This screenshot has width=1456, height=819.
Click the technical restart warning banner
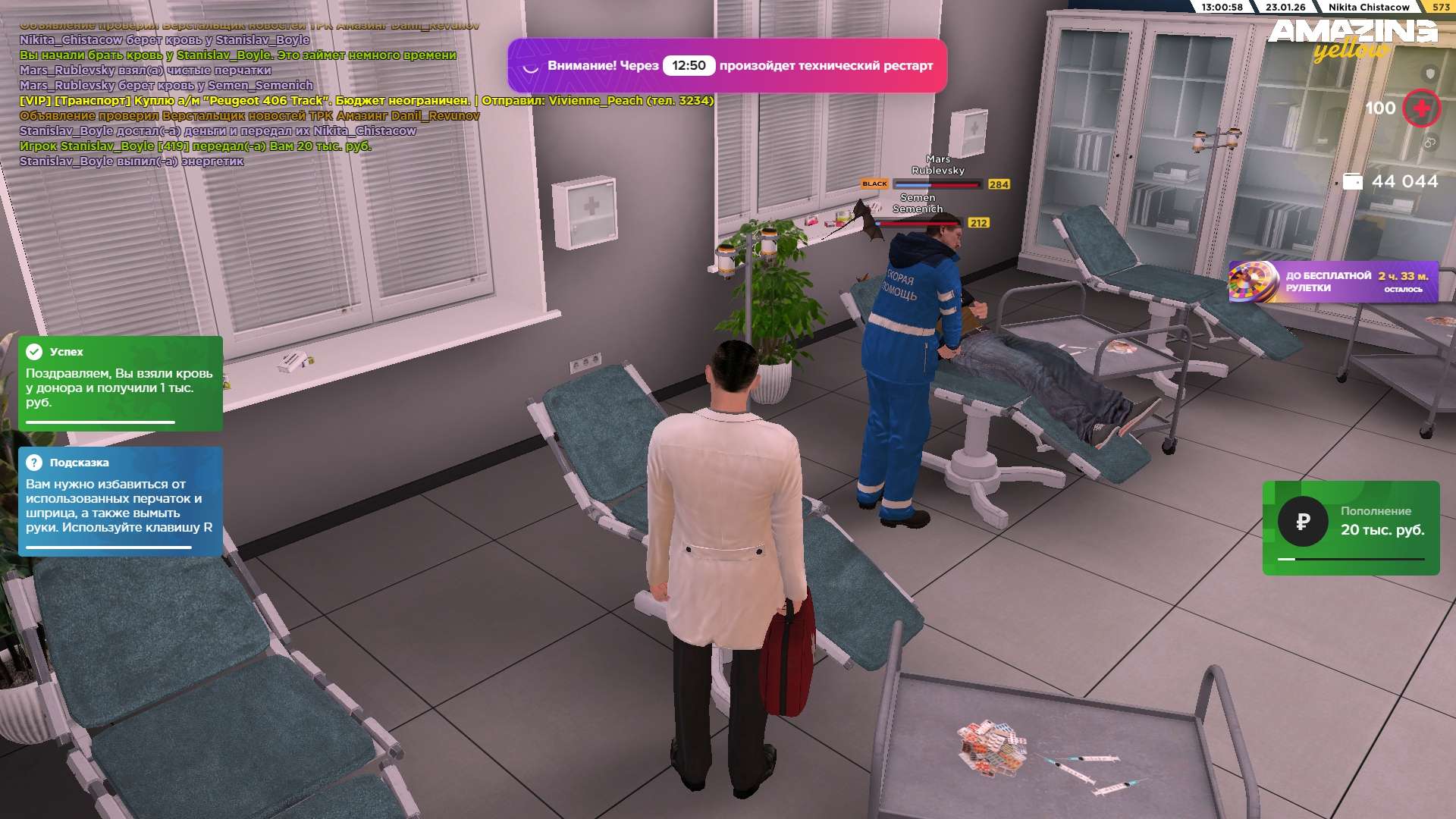727,66
